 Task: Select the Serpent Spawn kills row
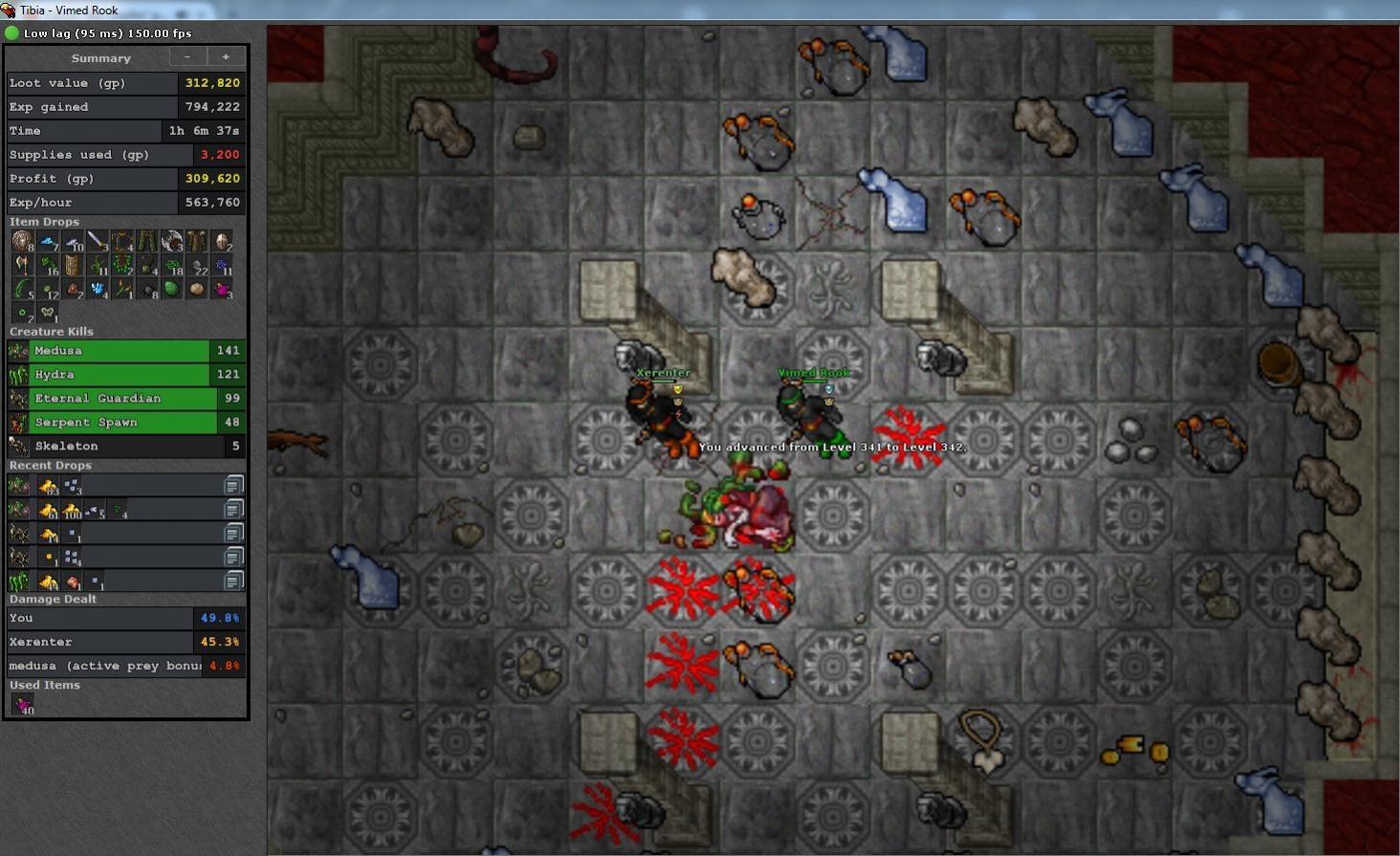point(125,423)
